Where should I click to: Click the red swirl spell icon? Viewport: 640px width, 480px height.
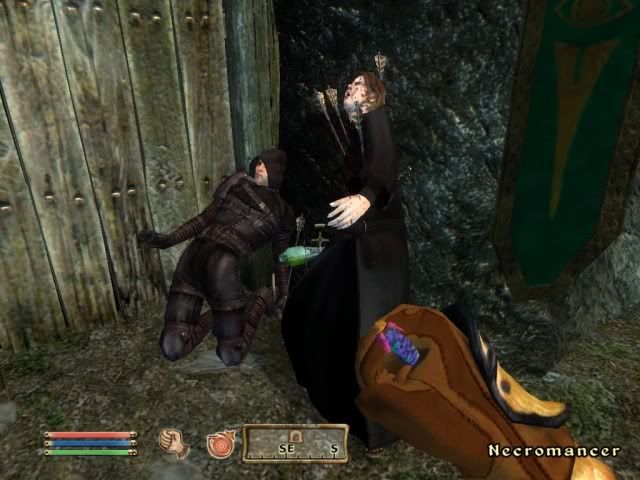(220, 443)
